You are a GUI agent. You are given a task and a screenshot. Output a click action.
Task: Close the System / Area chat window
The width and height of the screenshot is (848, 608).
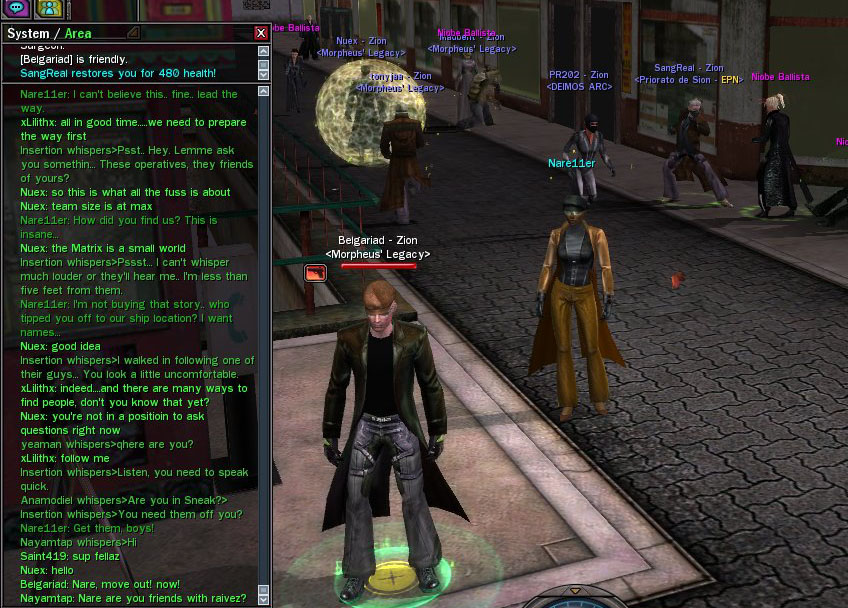(261, 33)
